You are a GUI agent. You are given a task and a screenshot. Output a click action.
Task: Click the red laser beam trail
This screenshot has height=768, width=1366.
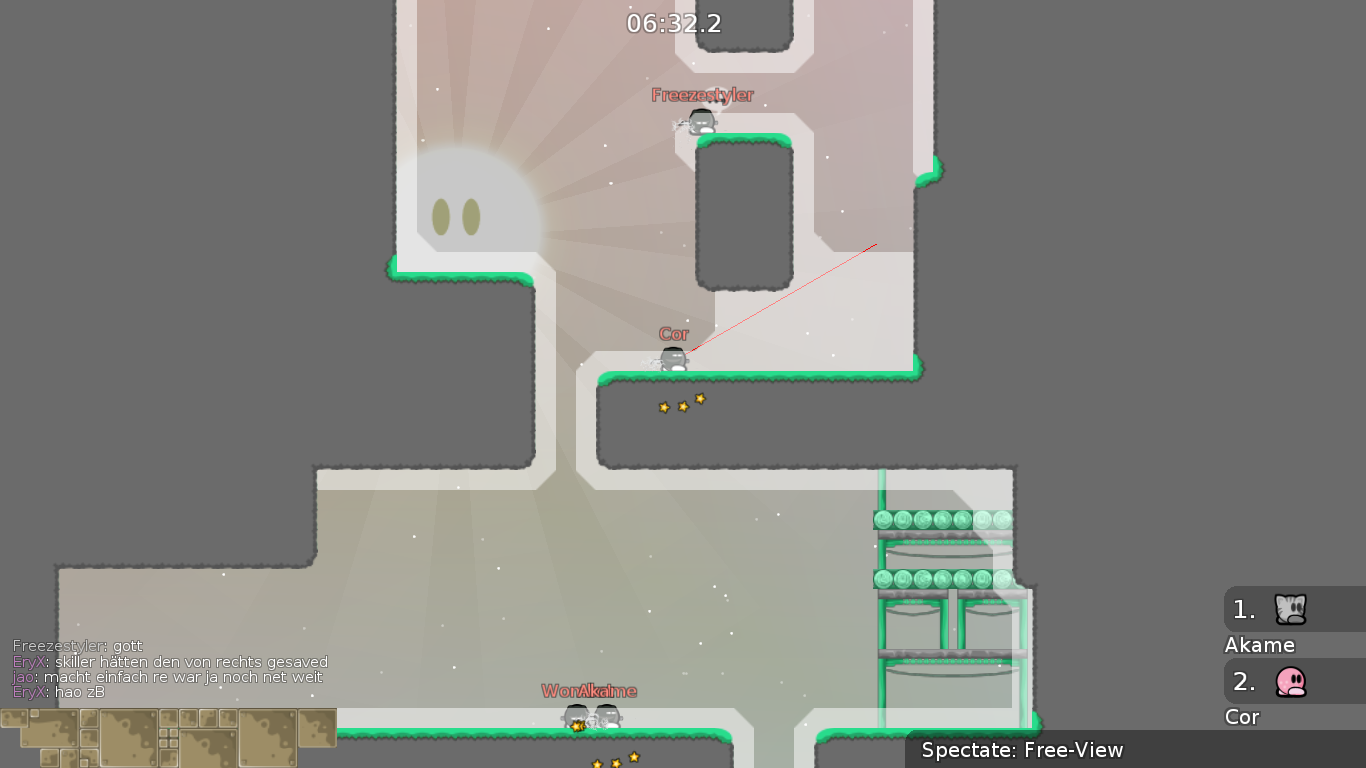point(790,300)
